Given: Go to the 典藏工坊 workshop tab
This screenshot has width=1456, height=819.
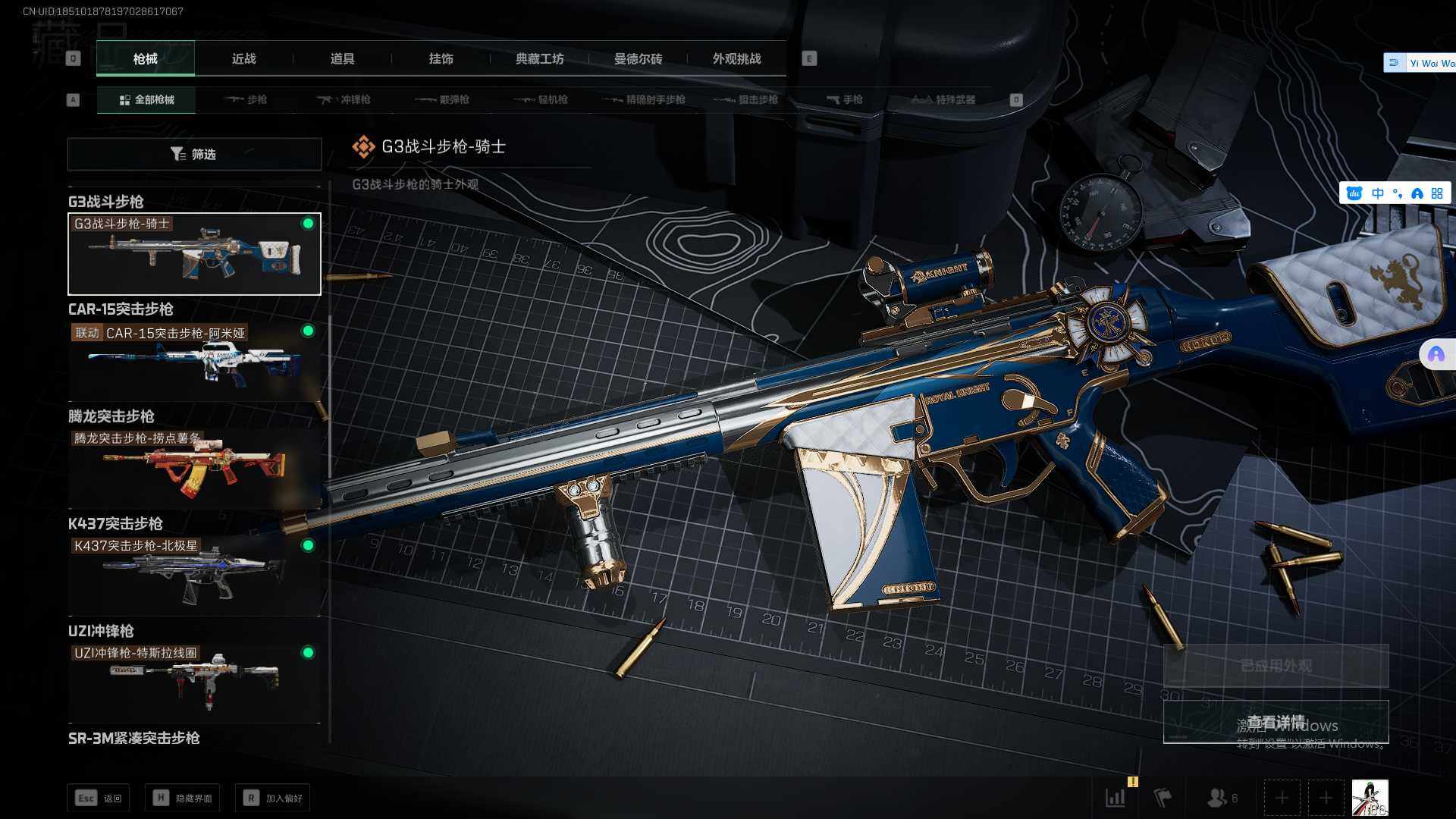Looking at the screenshot, I should [x=539, y=59].
